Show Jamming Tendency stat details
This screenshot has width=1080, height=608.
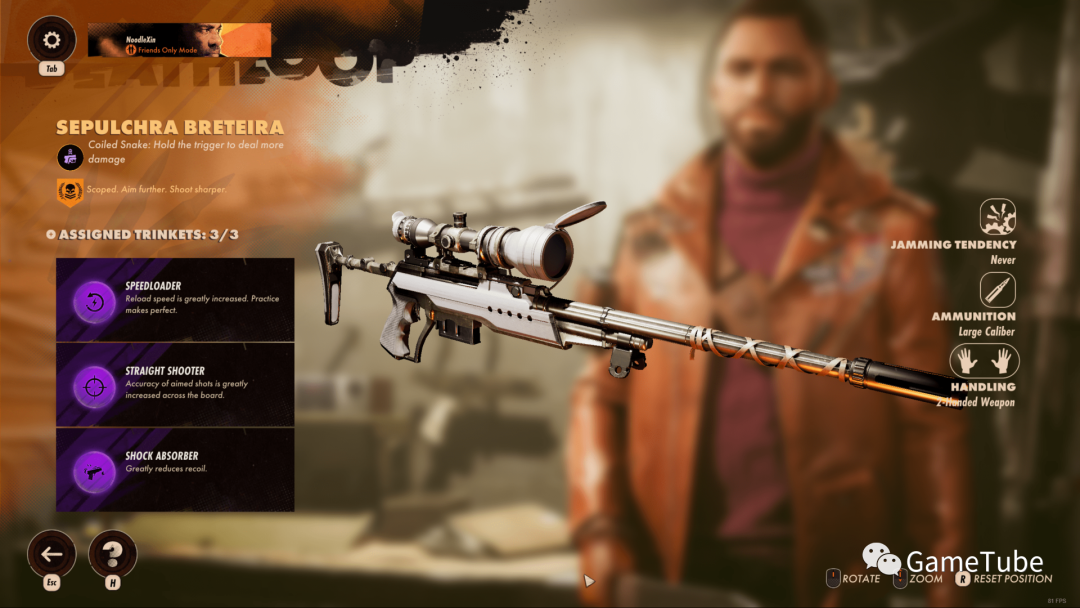click(x=998, y=217)
